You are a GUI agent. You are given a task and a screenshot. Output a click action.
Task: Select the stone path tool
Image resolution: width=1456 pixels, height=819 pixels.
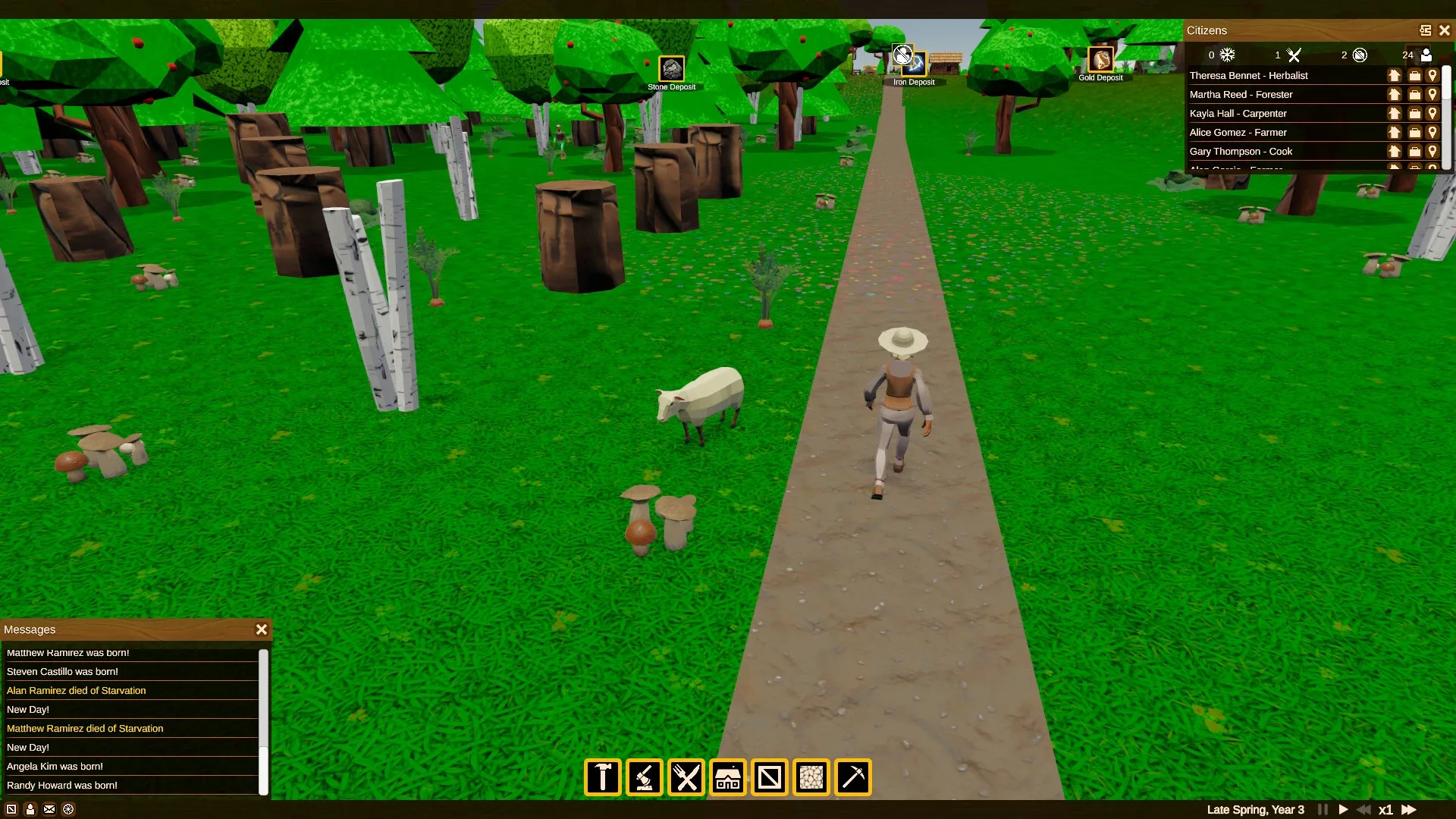(811, 777)
